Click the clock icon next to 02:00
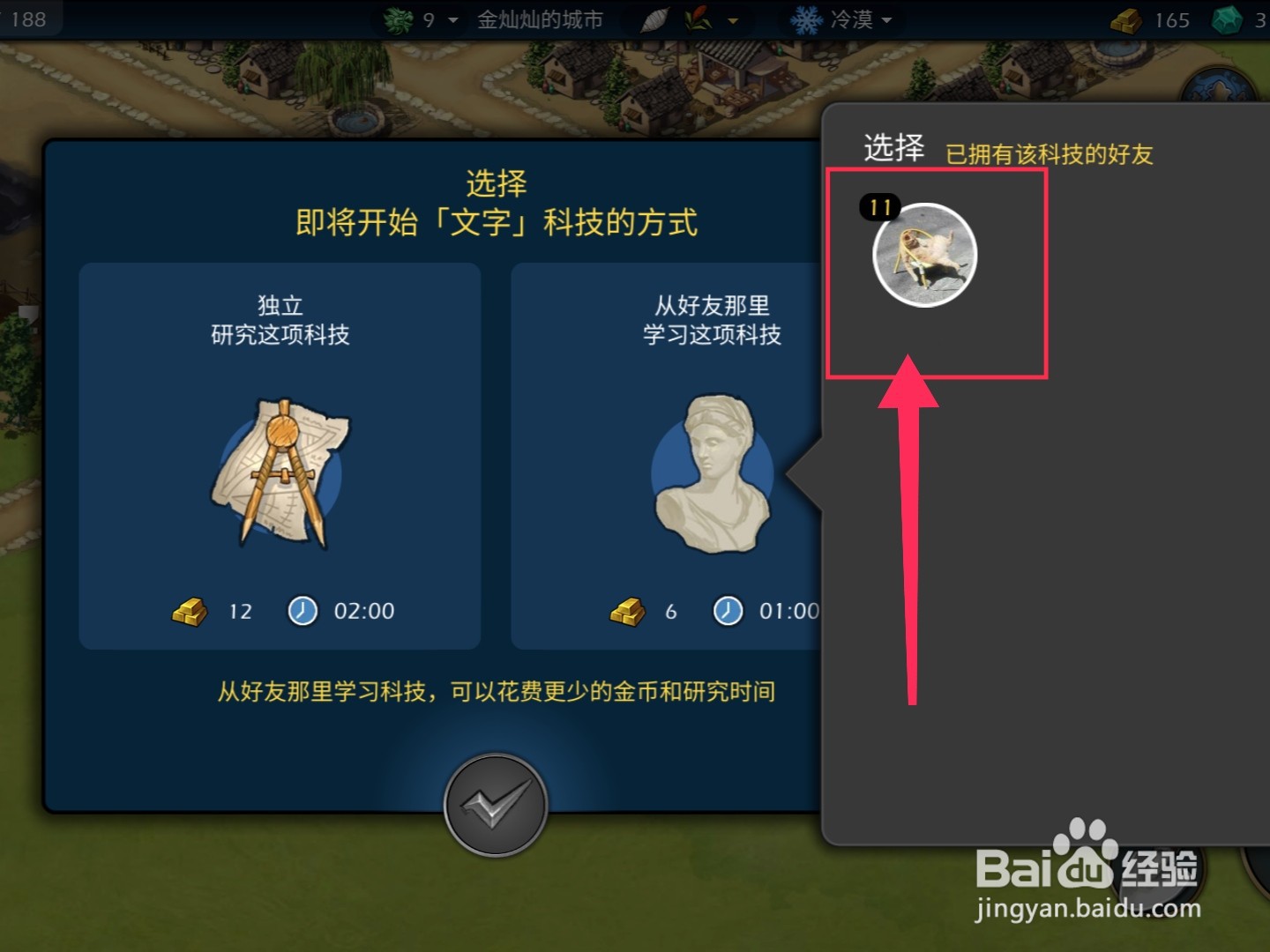The width and height of the screenshot is (1270, 952). [x=303, y=611]
